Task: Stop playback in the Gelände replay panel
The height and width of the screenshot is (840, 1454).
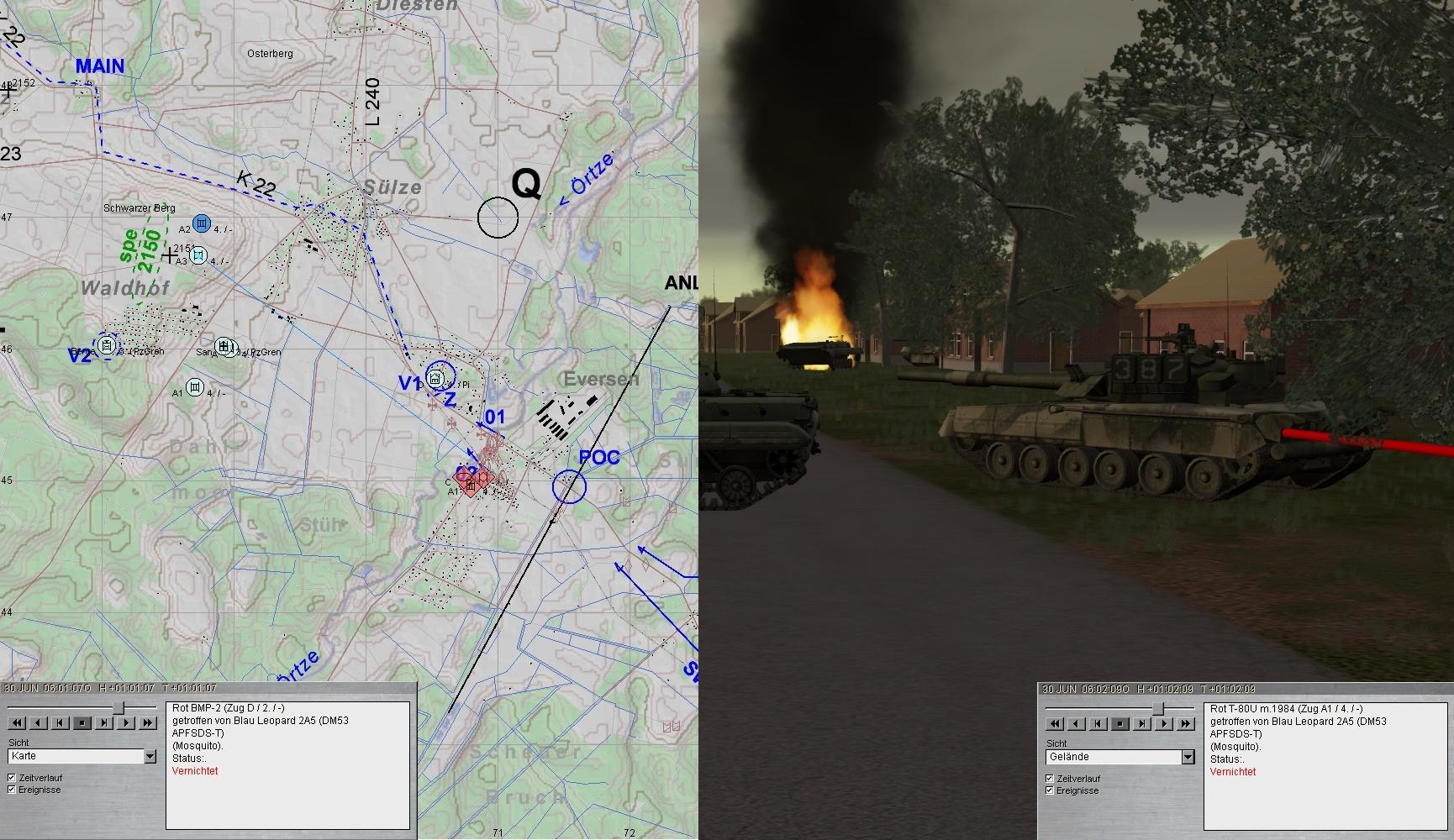Action: pyautogui.click(x=1120, y=723)
